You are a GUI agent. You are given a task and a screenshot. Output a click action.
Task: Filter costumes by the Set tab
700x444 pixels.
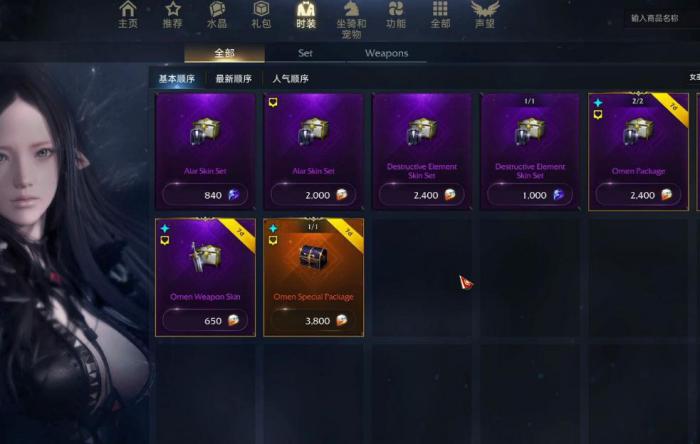click(305, 54)
